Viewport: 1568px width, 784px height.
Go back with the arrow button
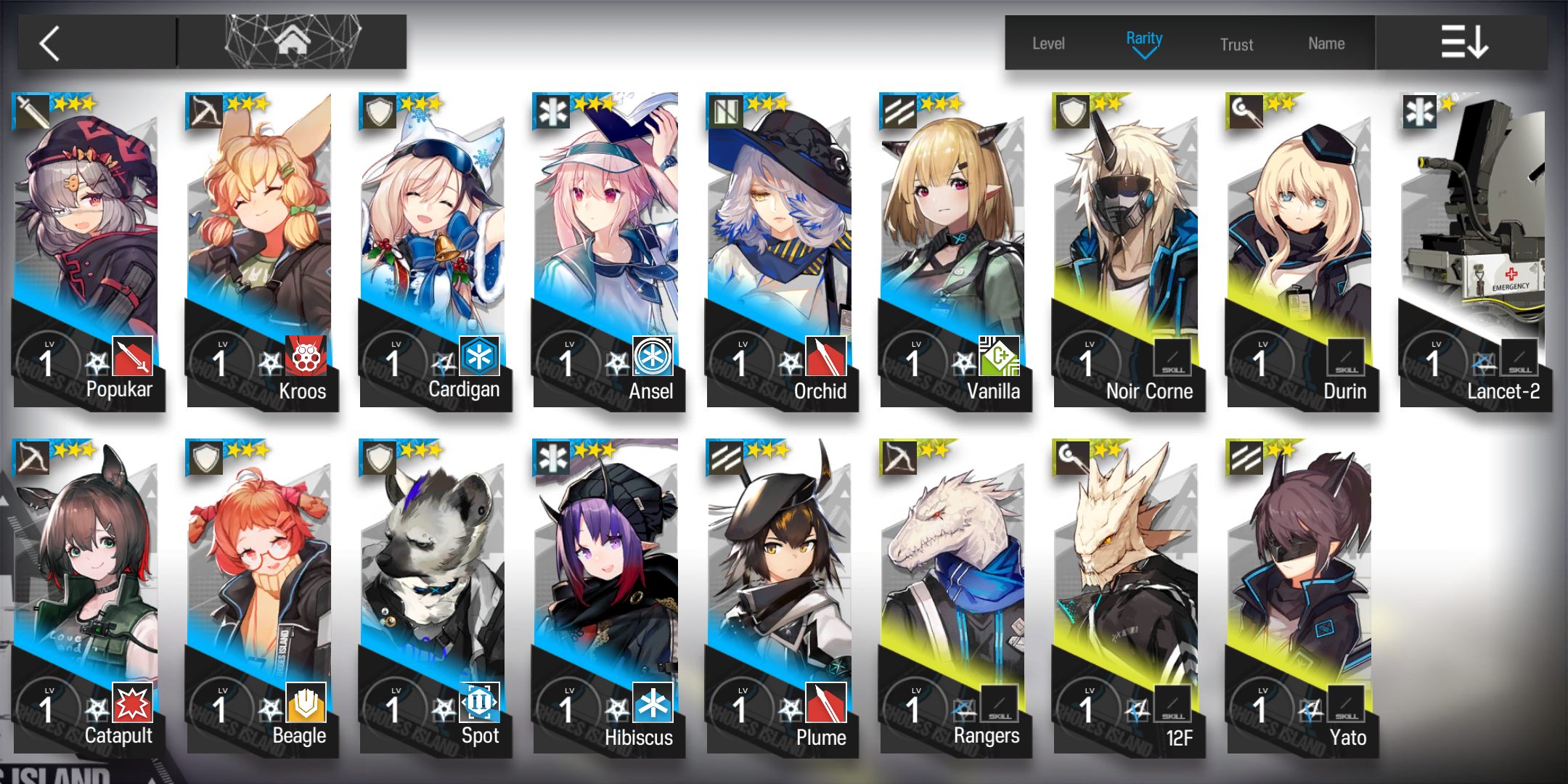pos(51,44)
